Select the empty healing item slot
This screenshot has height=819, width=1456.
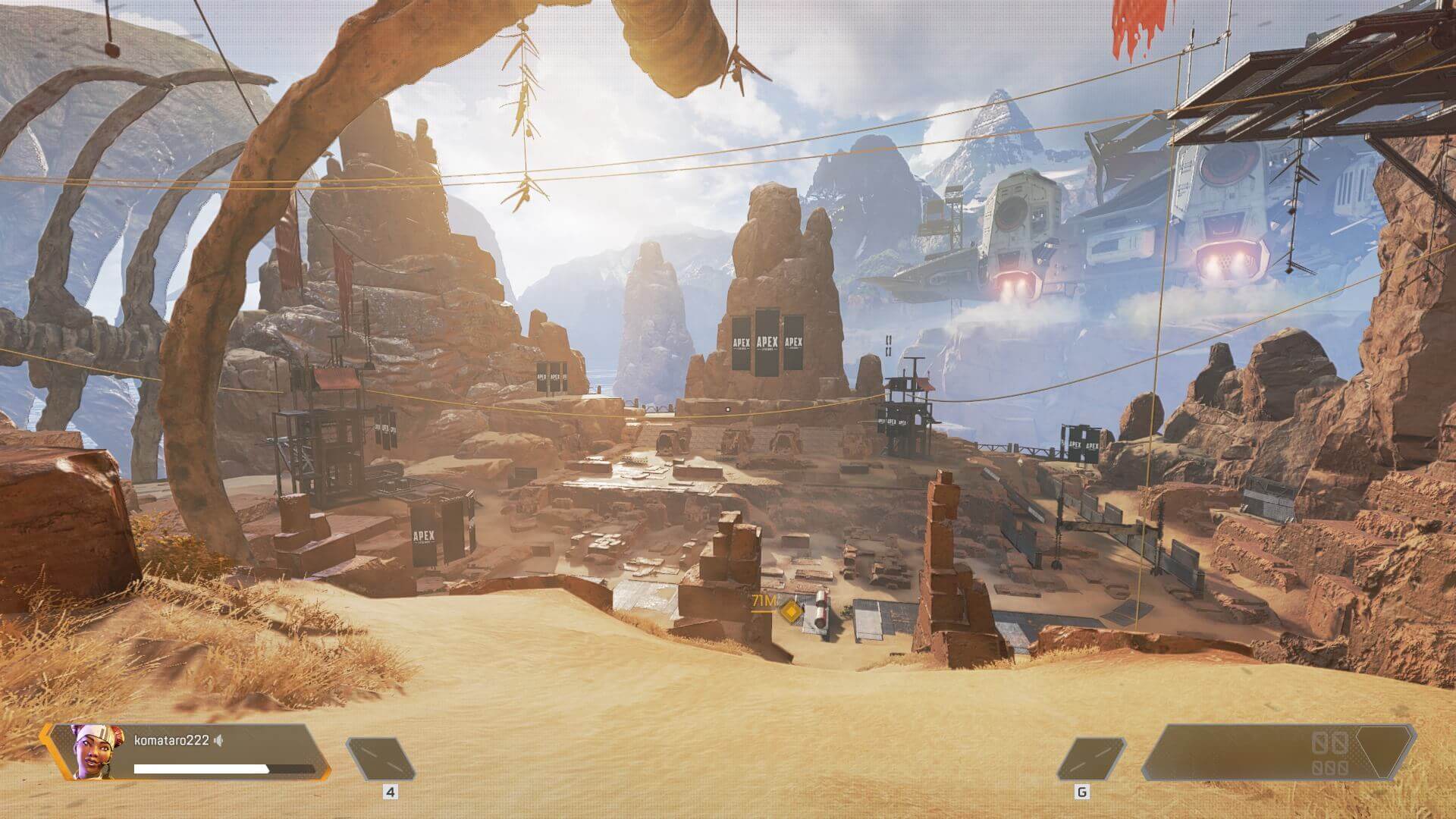[381, 759]
